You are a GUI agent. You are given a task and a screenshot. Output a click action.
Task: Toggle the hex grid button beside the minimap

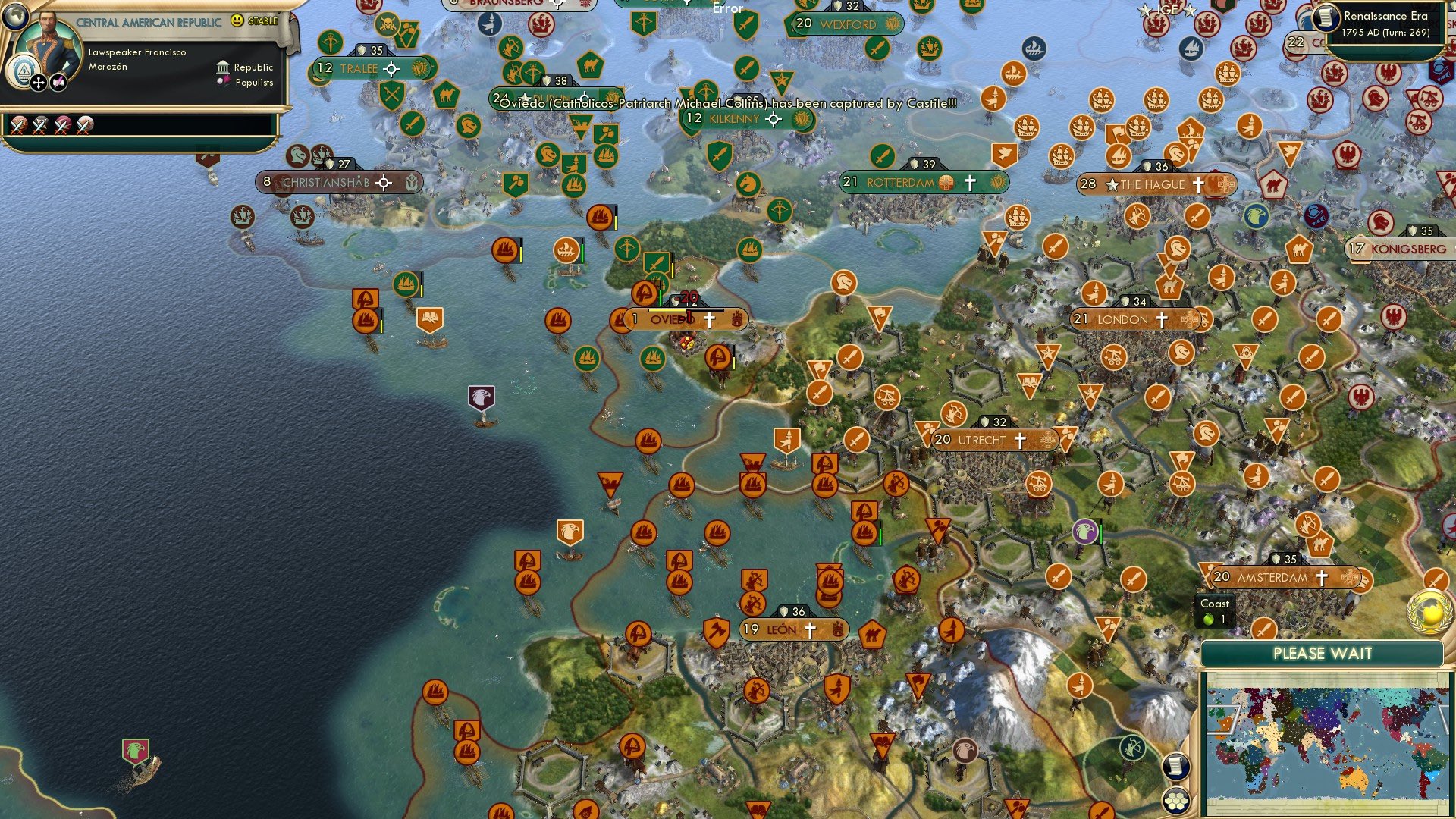(x=1175, y=799)
